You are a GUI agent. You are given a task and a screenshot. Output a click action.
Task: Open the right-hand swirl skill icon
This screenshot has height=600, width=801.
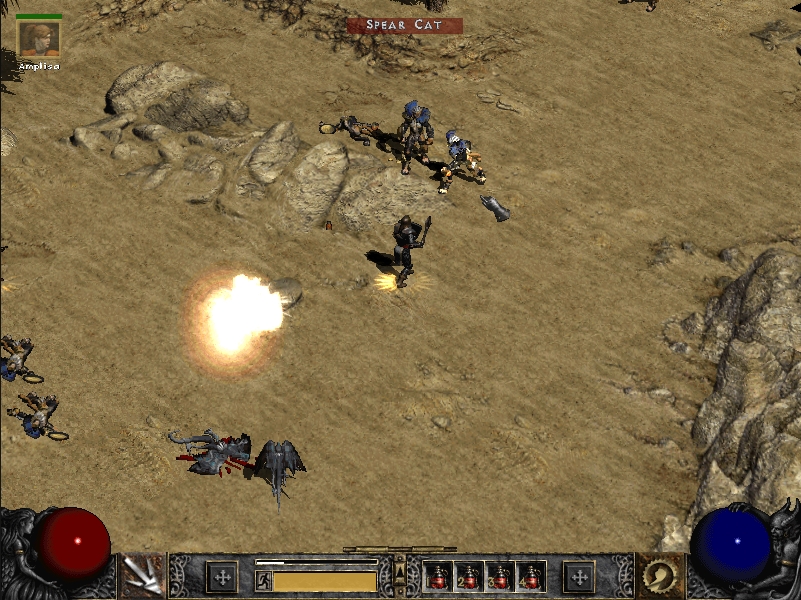pyautogui.click(x=660, y=576)
